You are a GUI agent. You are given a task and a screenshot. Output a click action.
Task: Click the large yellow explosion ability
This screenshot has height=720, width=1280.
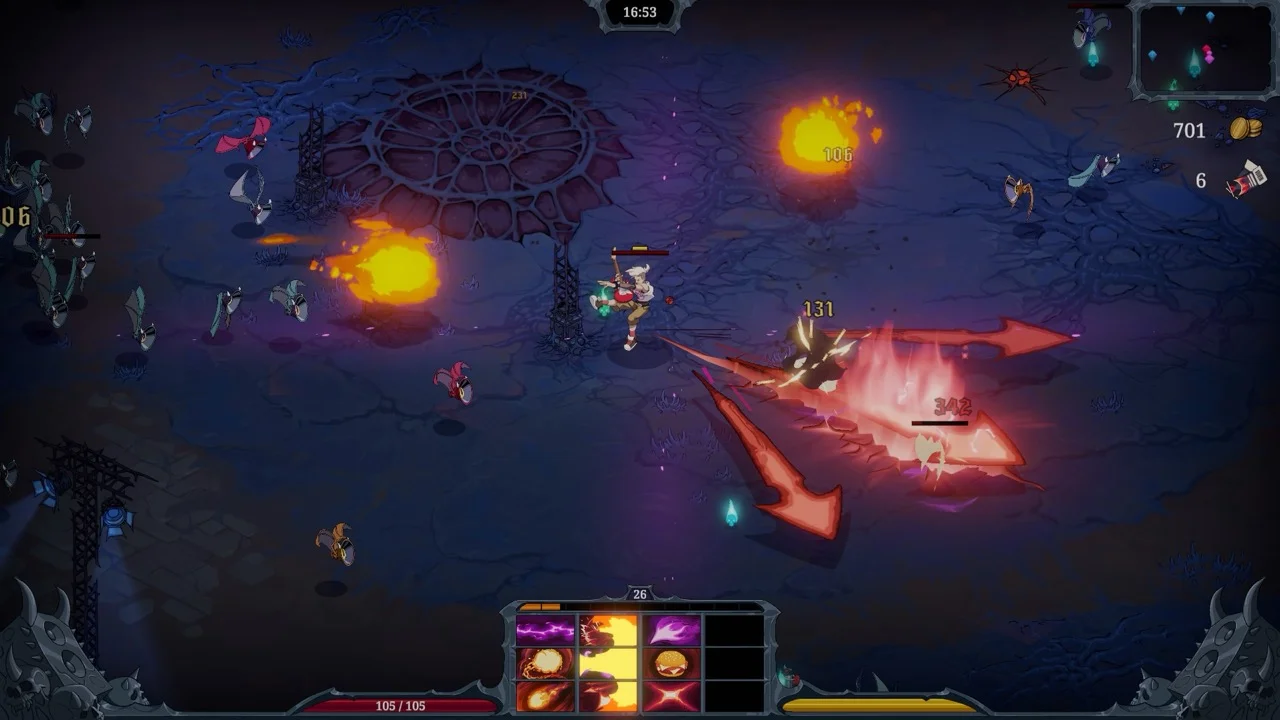(x=608, y=662)
